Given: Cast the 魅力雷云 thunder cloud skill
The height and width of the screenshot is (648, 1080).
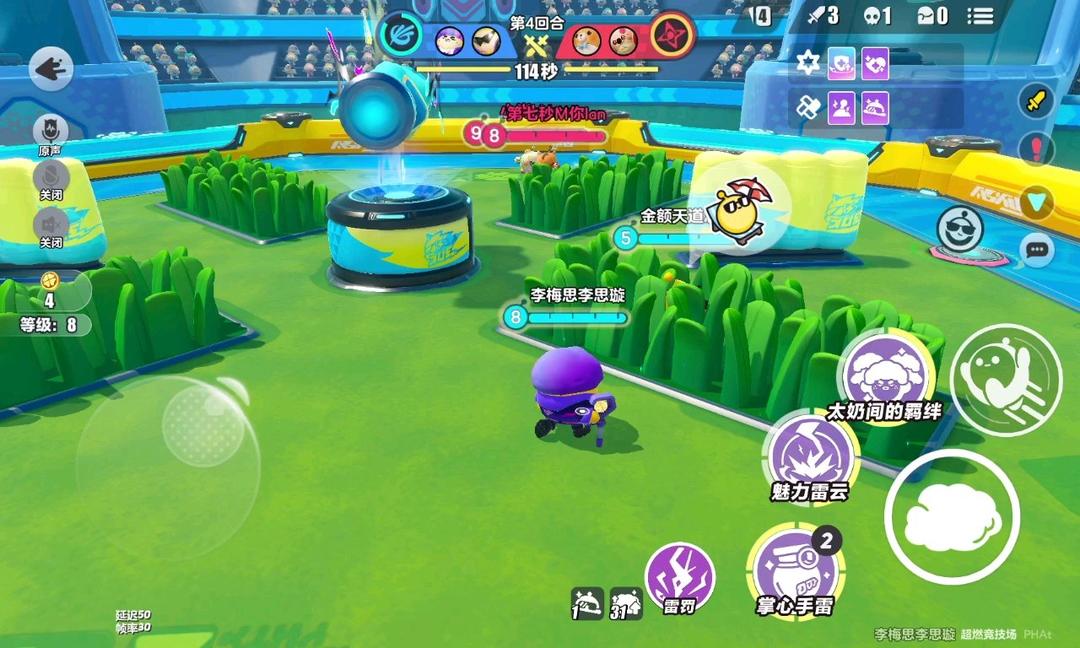Looking at the screenshot, I should click(x=810, y=455).
